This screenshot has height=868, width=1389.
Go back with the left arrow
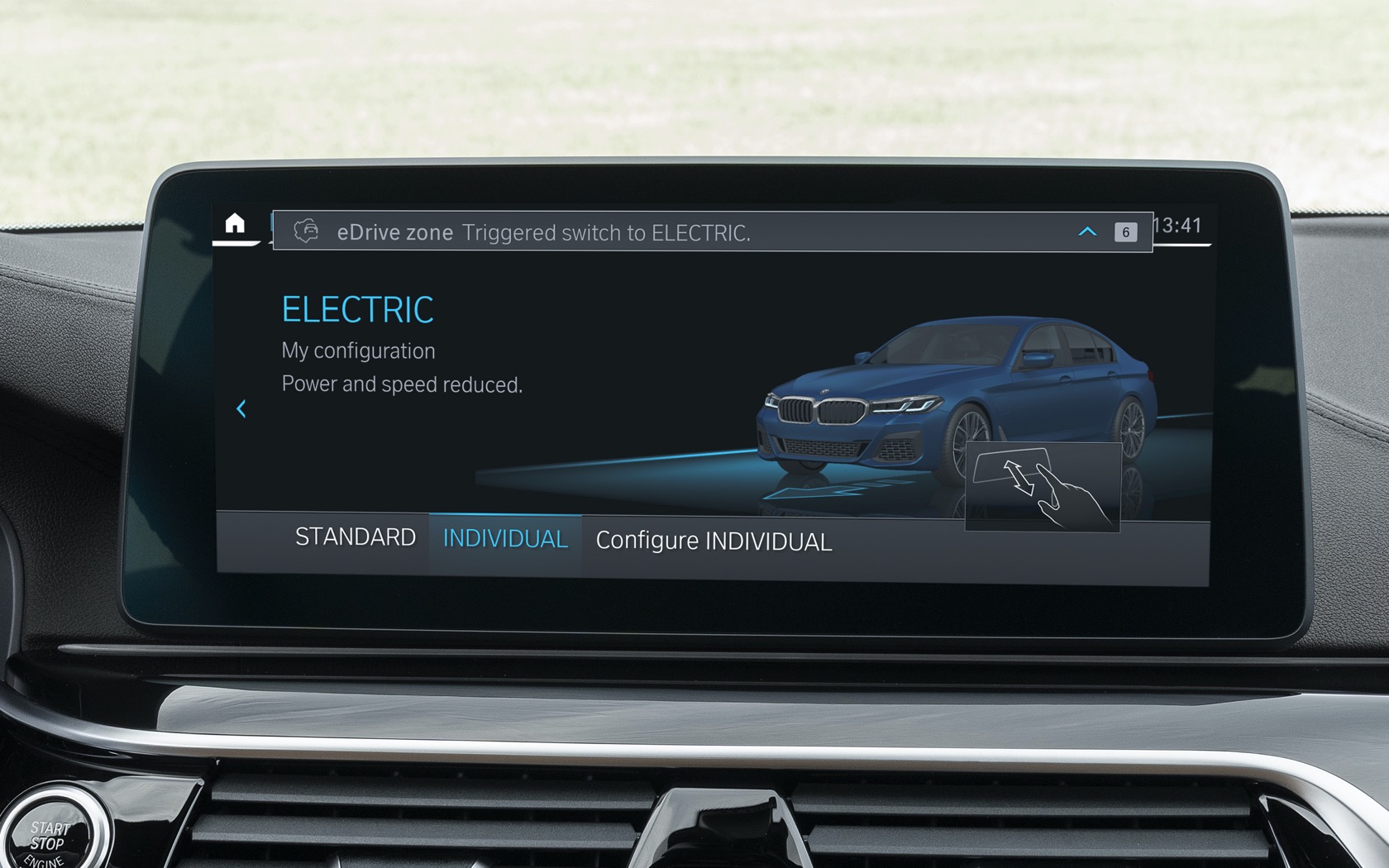241,408
